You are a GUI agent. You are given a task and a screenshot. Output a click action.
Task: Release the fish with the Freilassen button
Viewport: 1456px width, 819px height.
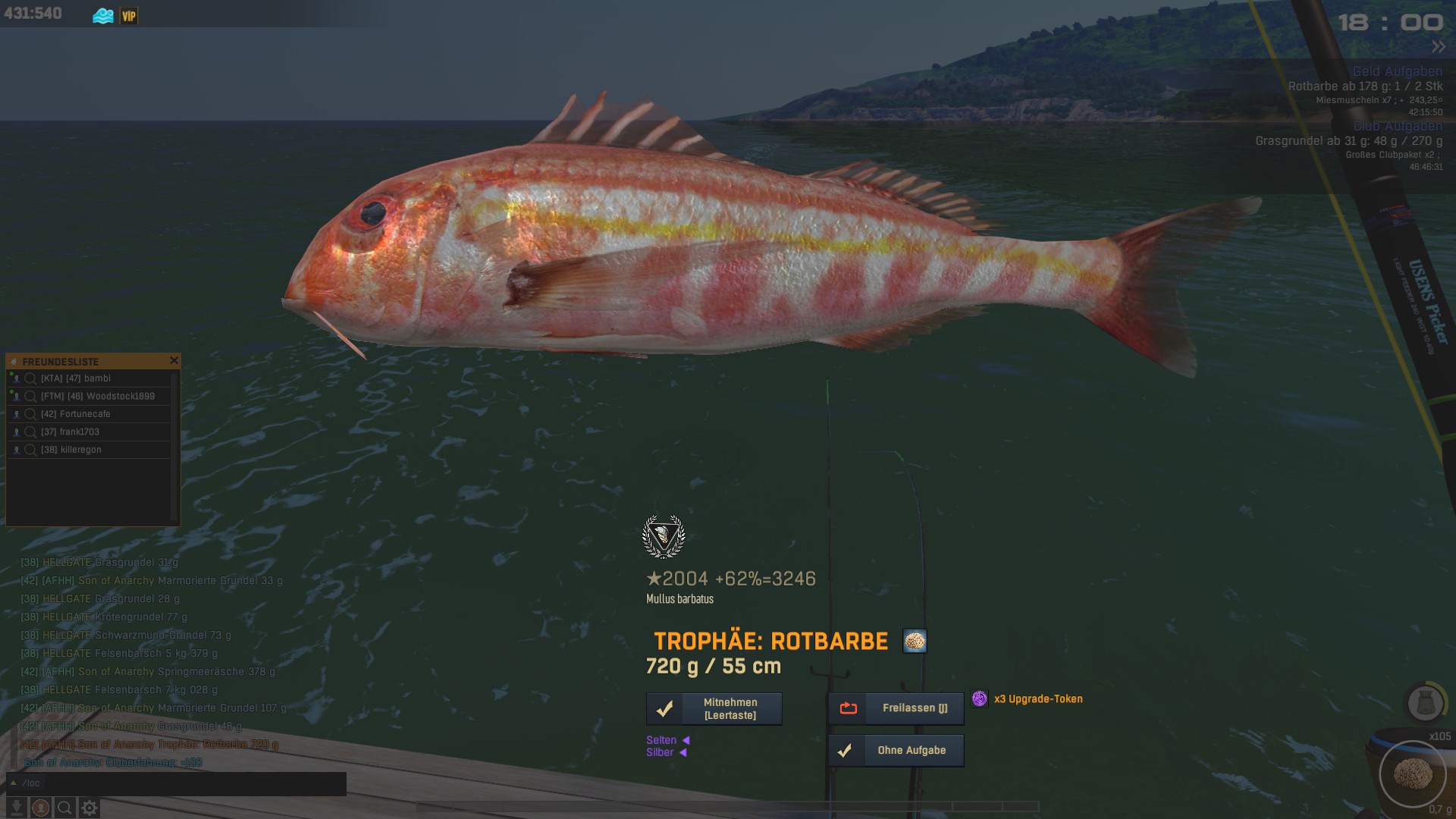[896, 708]
